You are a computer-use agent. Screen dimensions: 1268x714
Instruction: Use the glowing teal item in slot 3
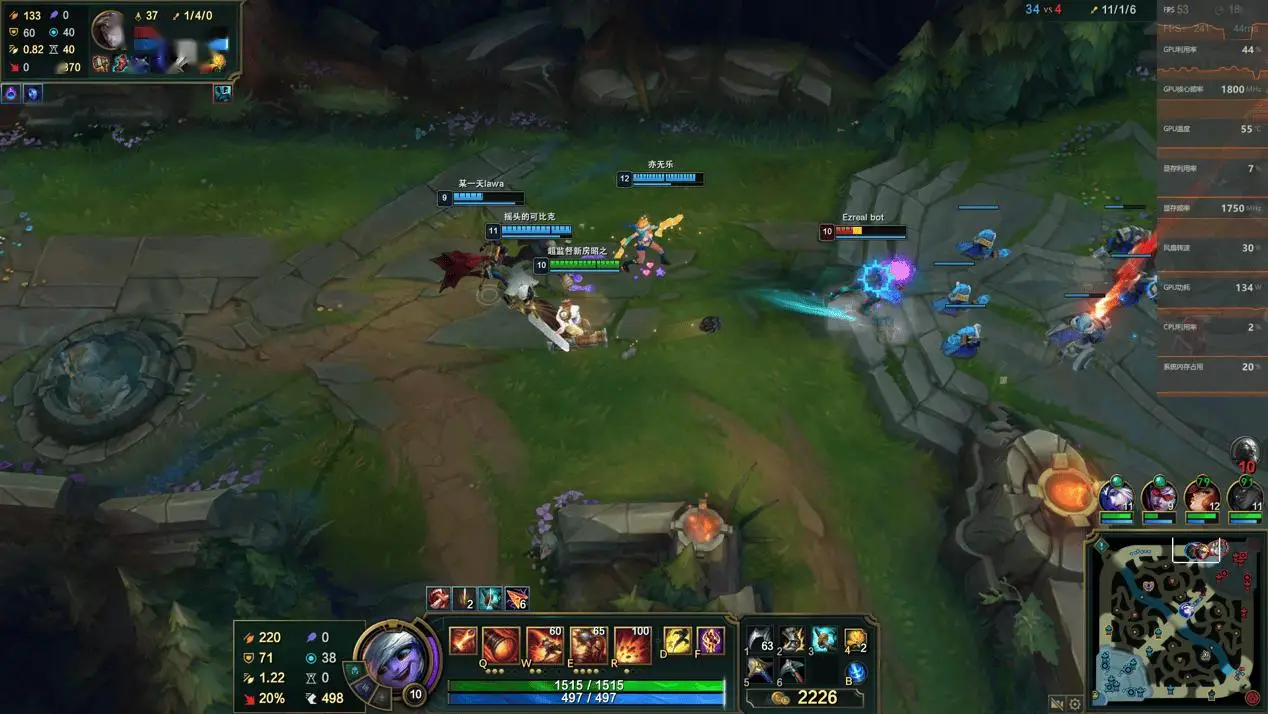click(x=824, y=640)
